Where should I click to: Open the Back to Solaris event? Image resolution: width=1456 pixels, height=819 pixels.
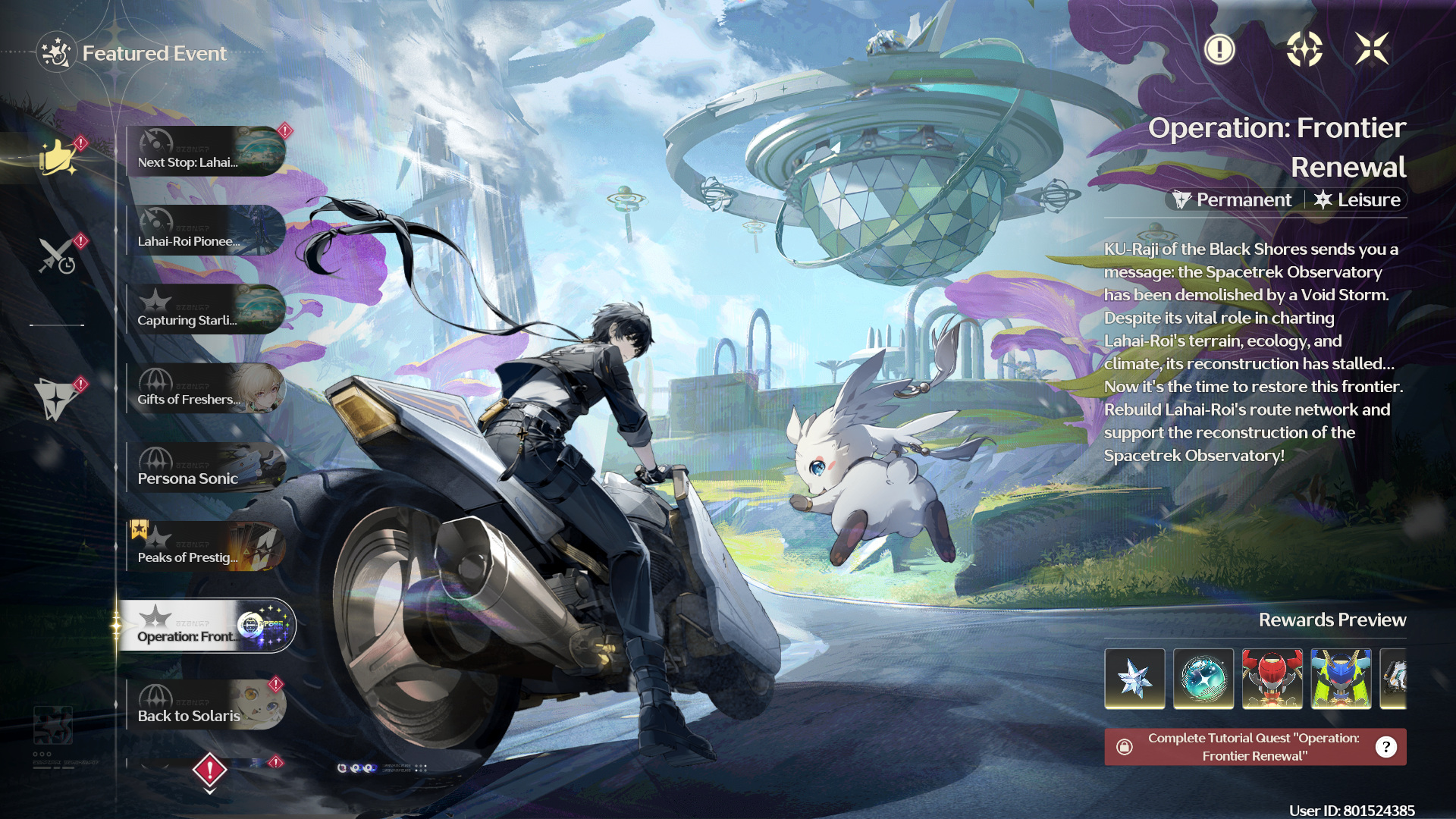click(x=206, y=705)
